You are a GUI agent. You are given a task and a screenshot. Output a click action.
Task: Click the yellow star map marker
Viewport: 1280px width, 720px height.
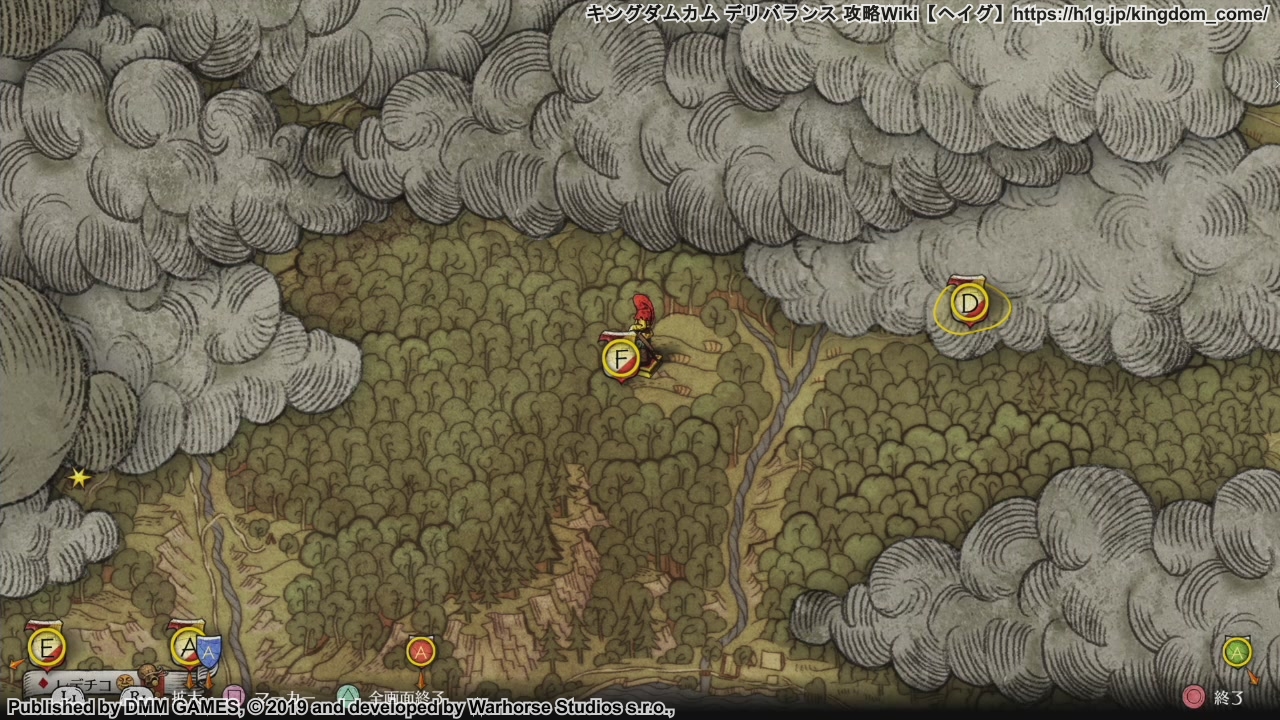(79, 478)
